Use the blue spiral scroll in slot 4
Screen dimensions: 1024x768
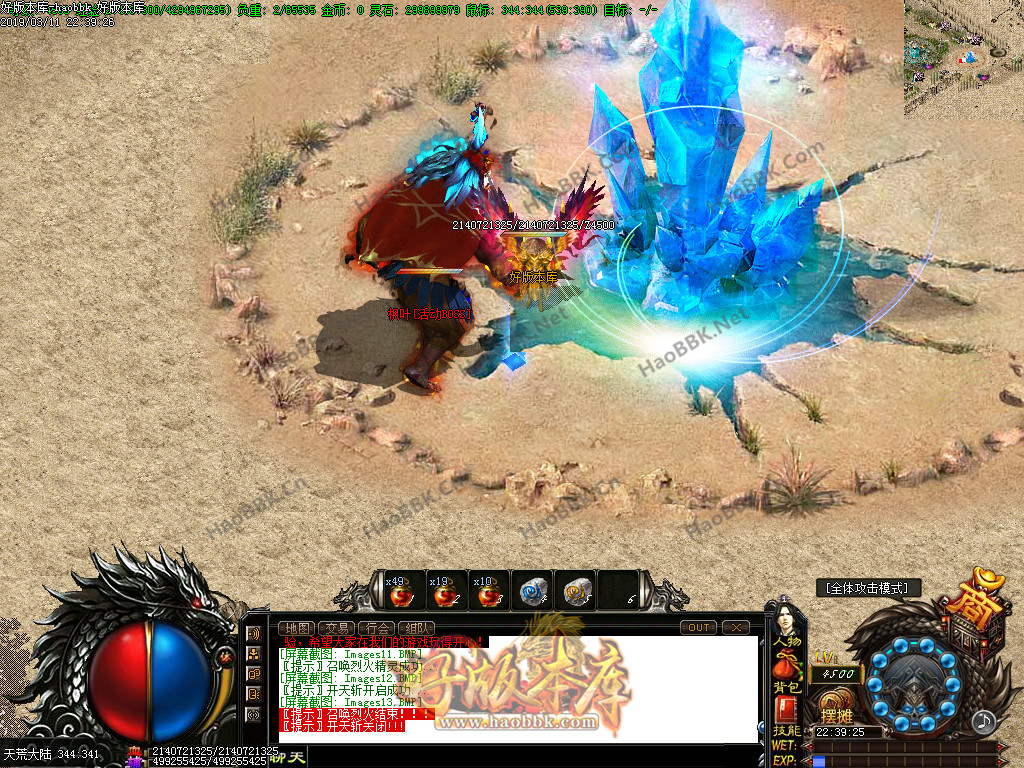click(x=531, y=592)
